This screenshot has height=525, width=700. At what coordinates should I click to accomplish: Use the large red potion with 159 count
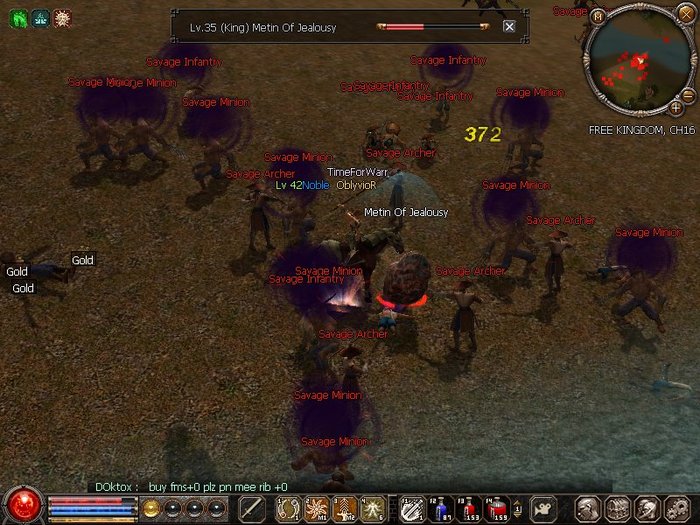(x=497, y=509)
